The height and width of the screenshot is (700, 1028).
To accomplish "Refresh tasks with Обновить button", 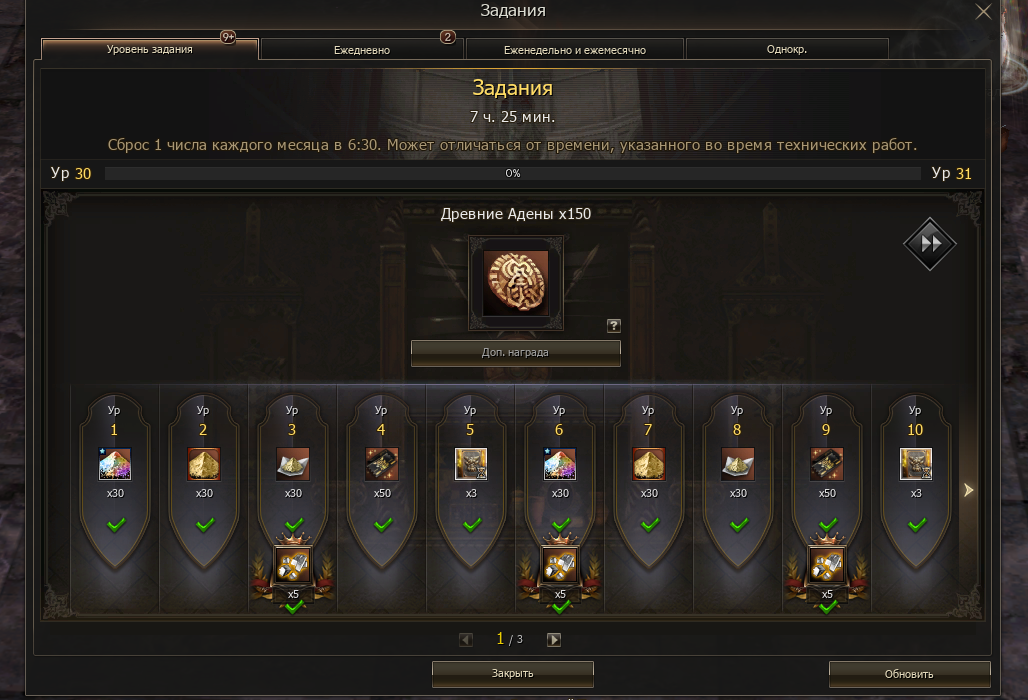I will click(909, 674).
